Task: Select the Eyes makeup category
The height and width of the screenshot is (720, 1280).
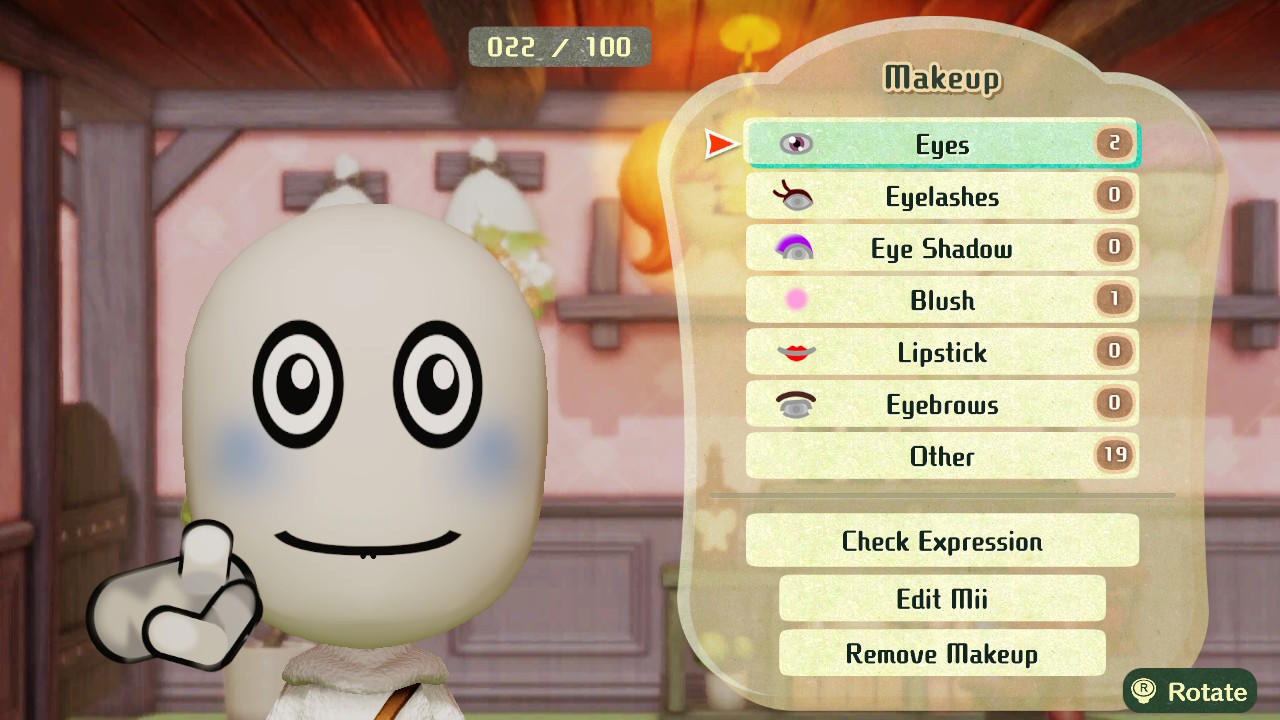Action: click(x=941, y=145)
